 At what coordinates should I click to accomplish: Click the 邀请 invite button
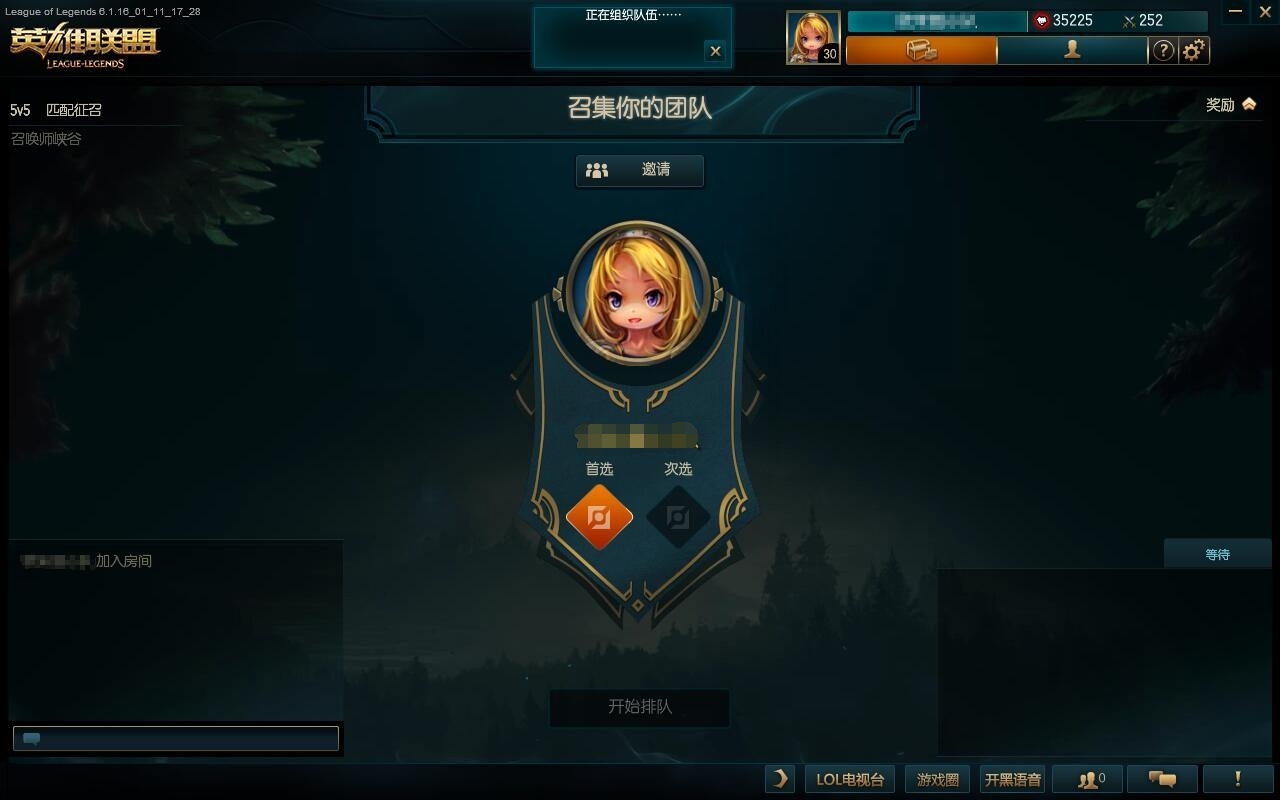click(x=640, y=170)
